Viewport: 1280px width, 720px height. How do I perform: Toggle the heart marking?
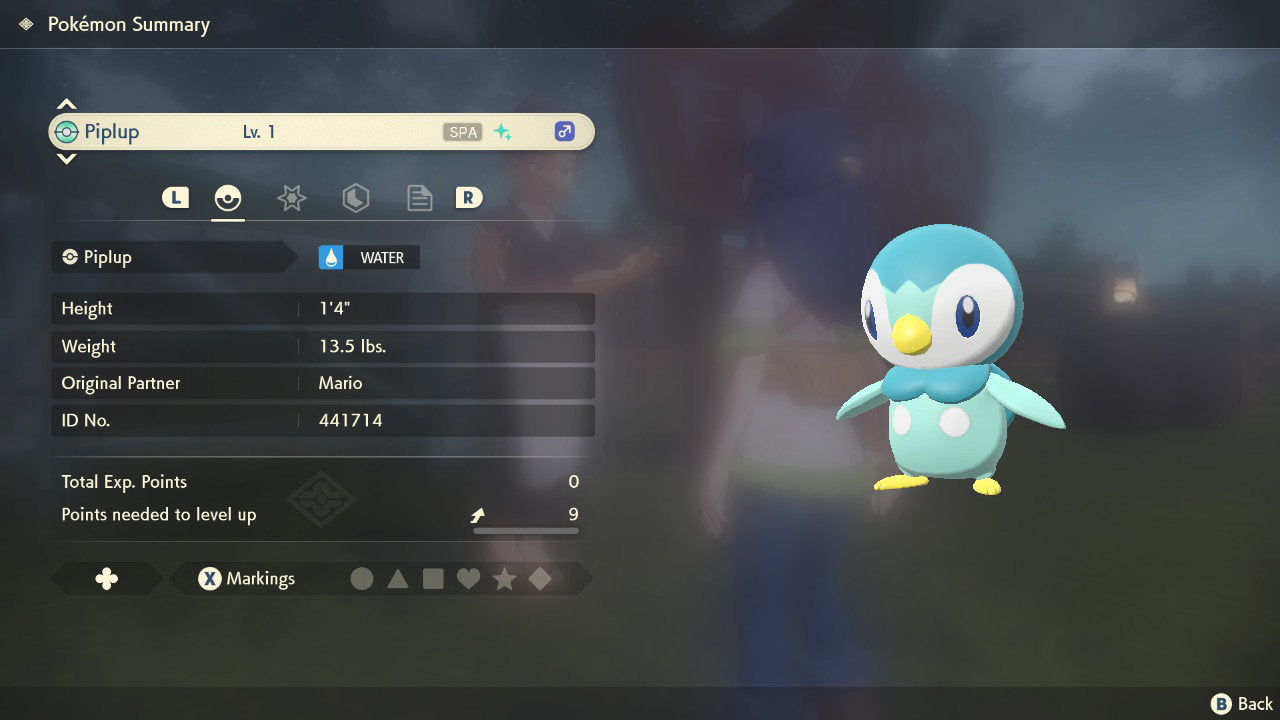tap(468, 579)
